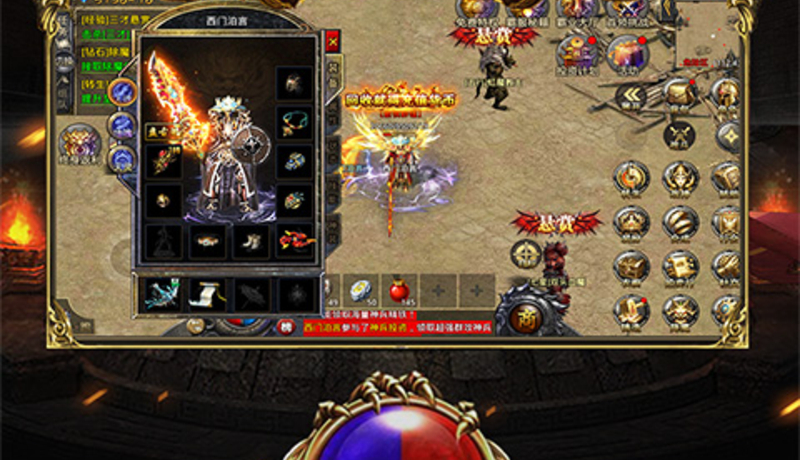This screenshot has width=800, height=460.
Task: Click the red 榜 ranking button
Action: pyautogui.click(x=286, y=327)
